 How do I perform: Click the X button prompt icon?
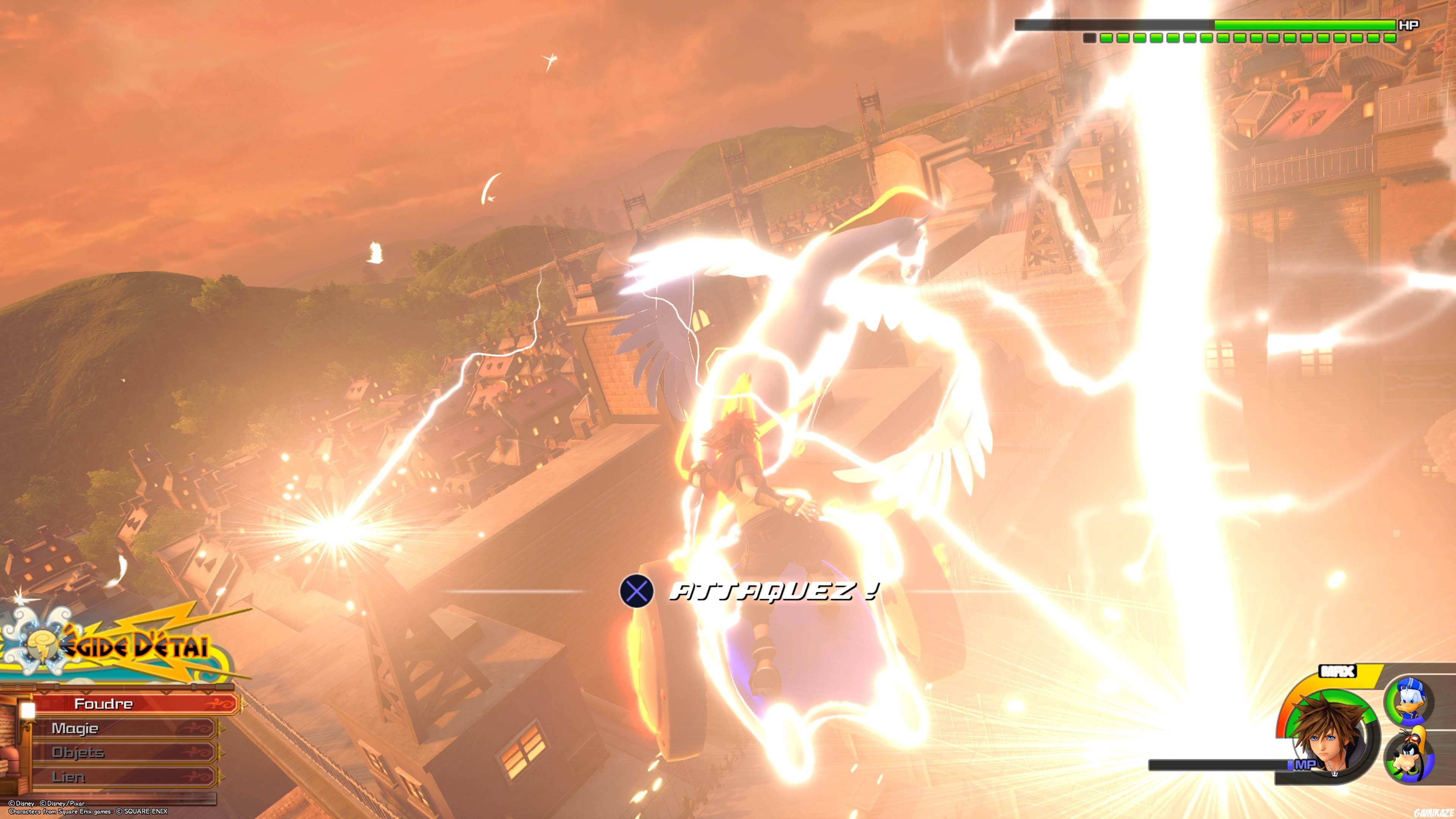637,590
